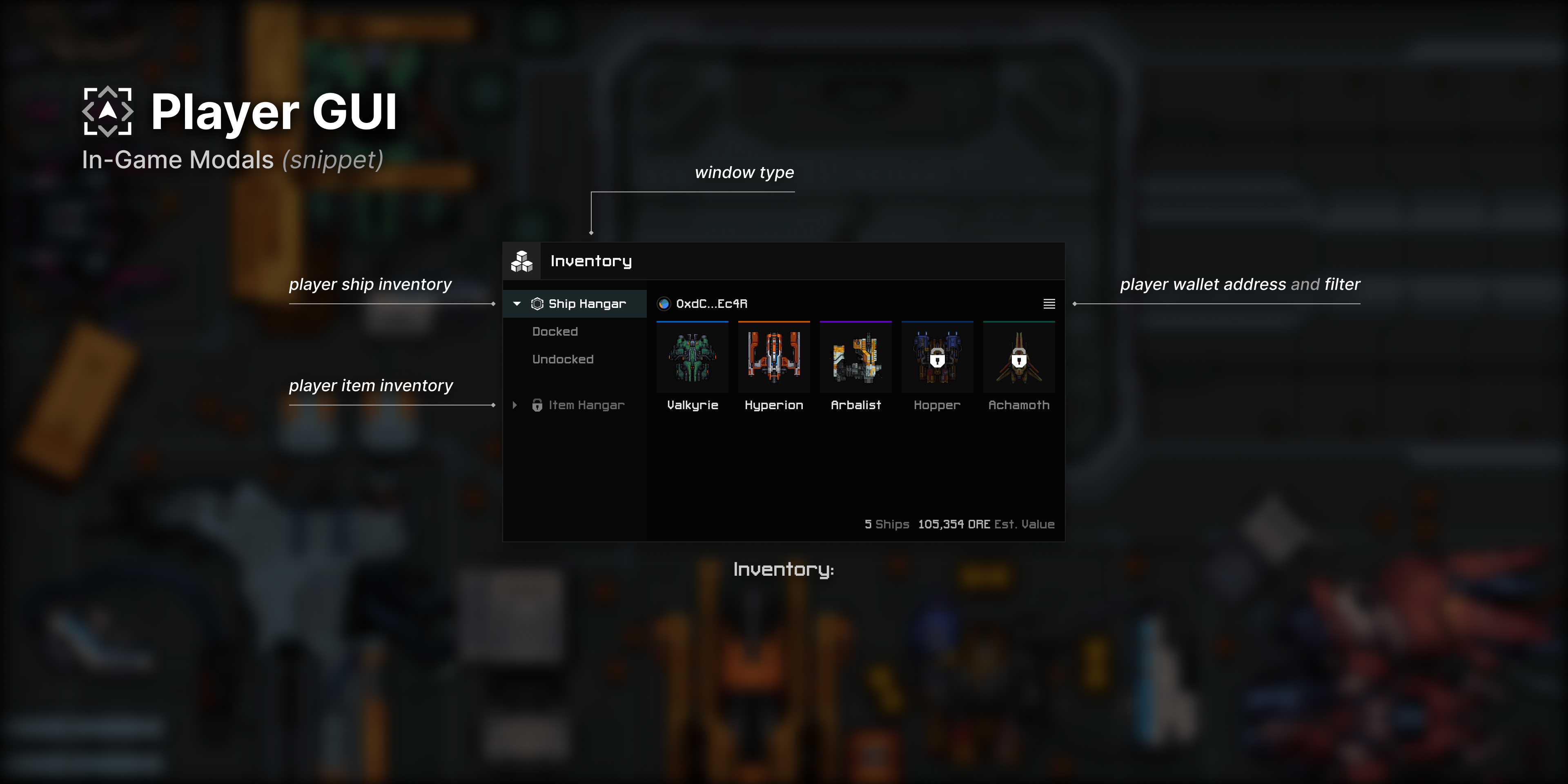Click the lock icon on the Achamoth ship

coord(1018,360)
